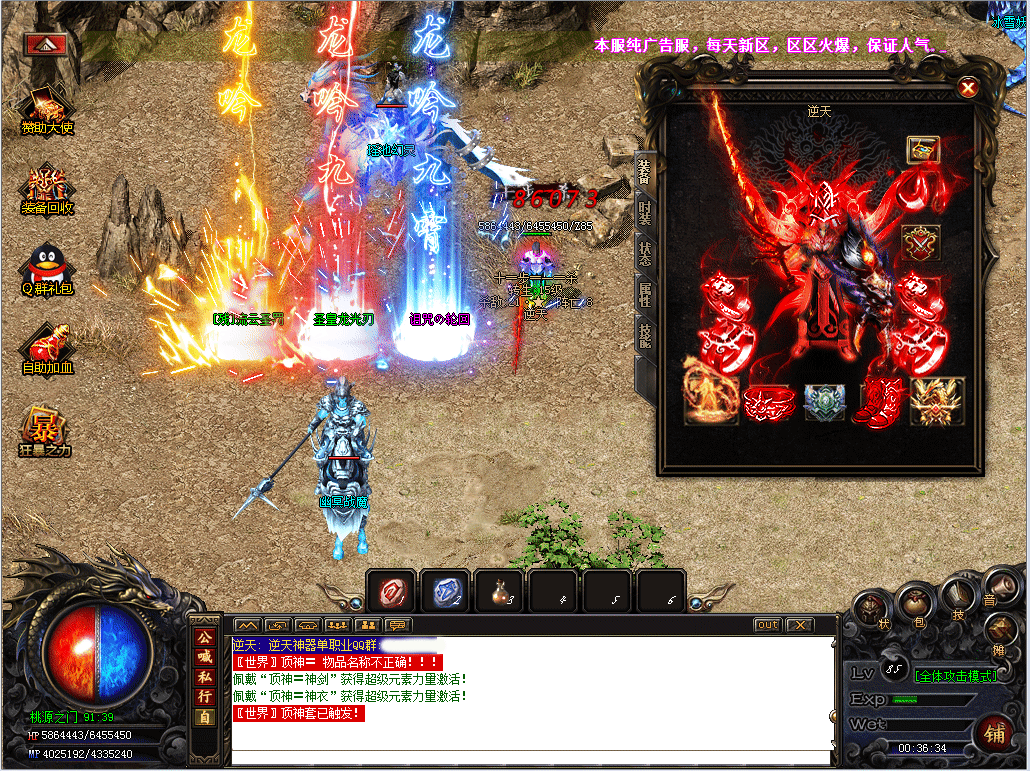This screenshot has height=771, width=1030.
Task: Show the 属性 tab
Action: tap(645, 294)
